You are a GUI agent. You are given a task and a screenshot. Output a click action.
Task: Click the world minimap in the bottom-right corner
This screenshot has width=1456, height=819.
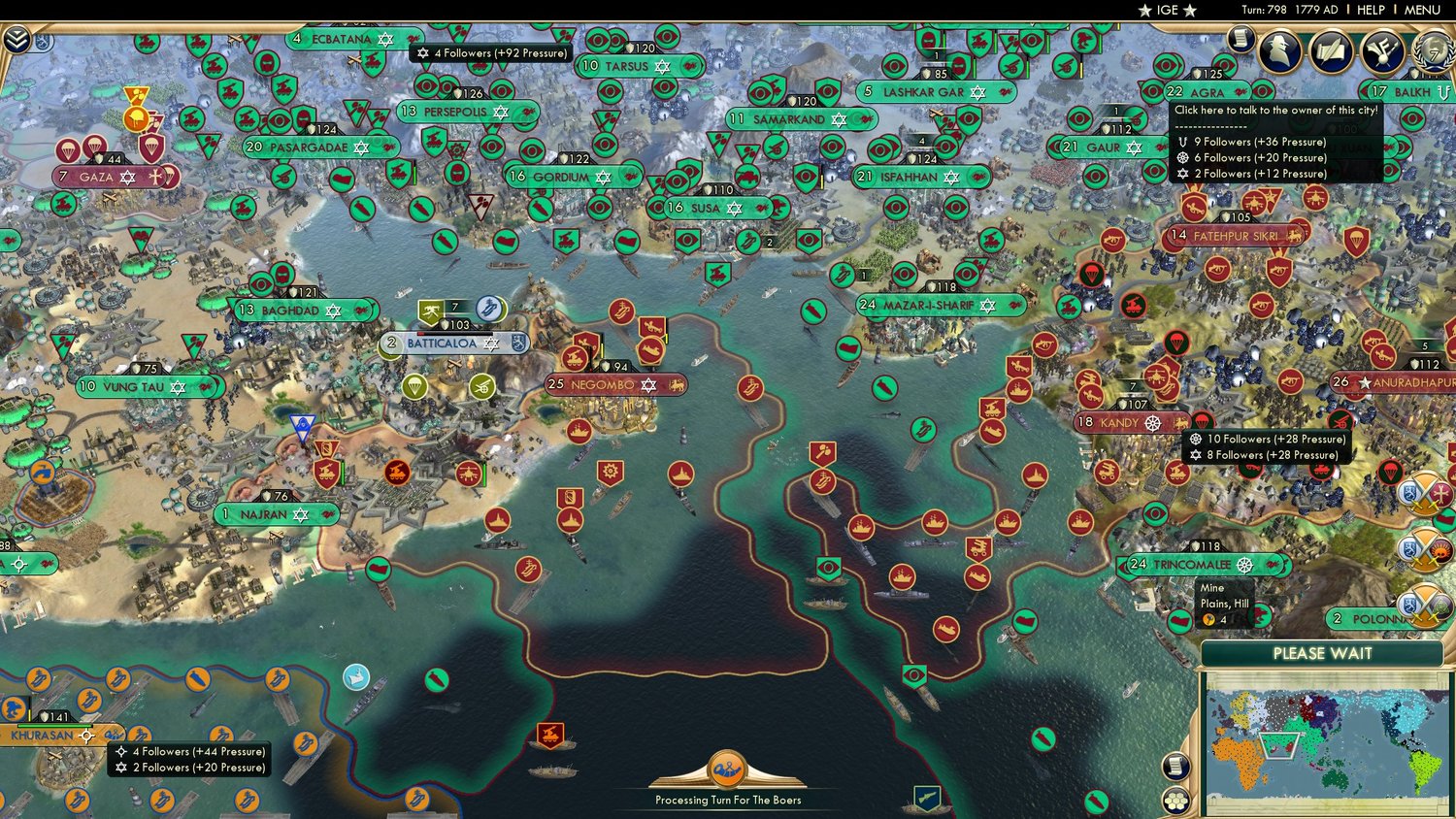point(1325,742)
